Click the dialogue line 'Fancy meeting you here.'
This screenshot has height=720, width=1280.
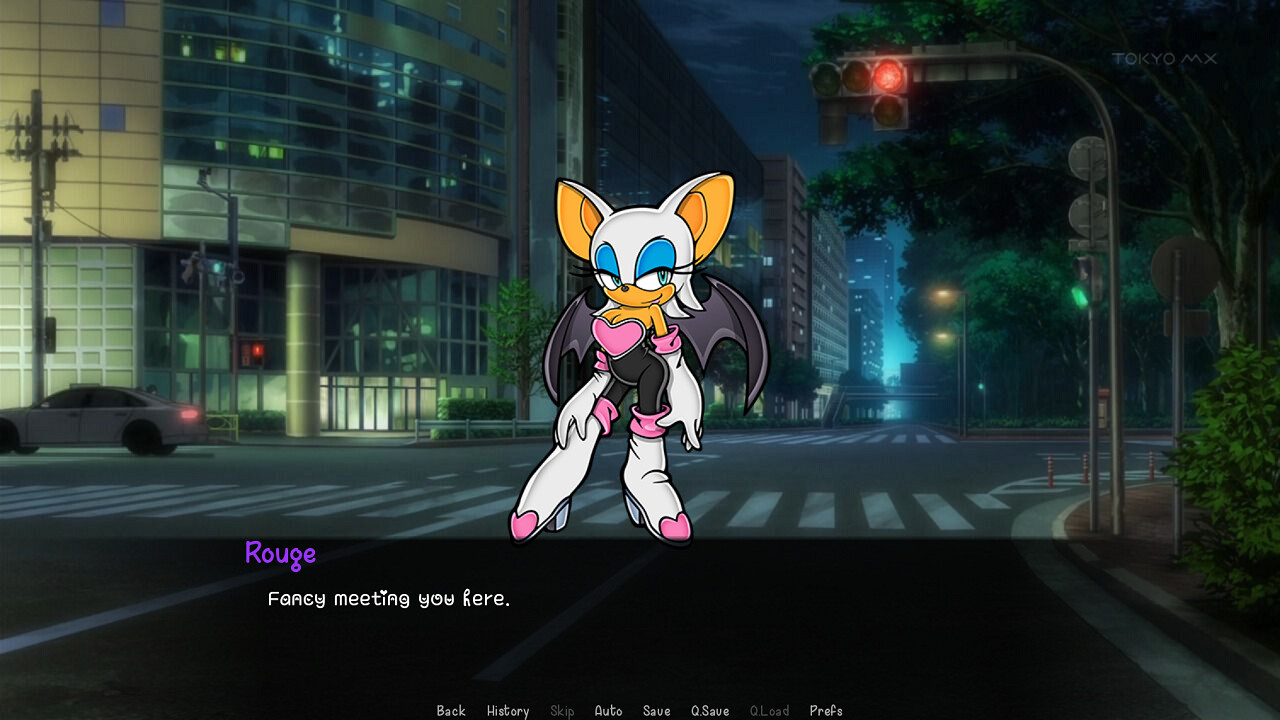click(x=390, y=598)
